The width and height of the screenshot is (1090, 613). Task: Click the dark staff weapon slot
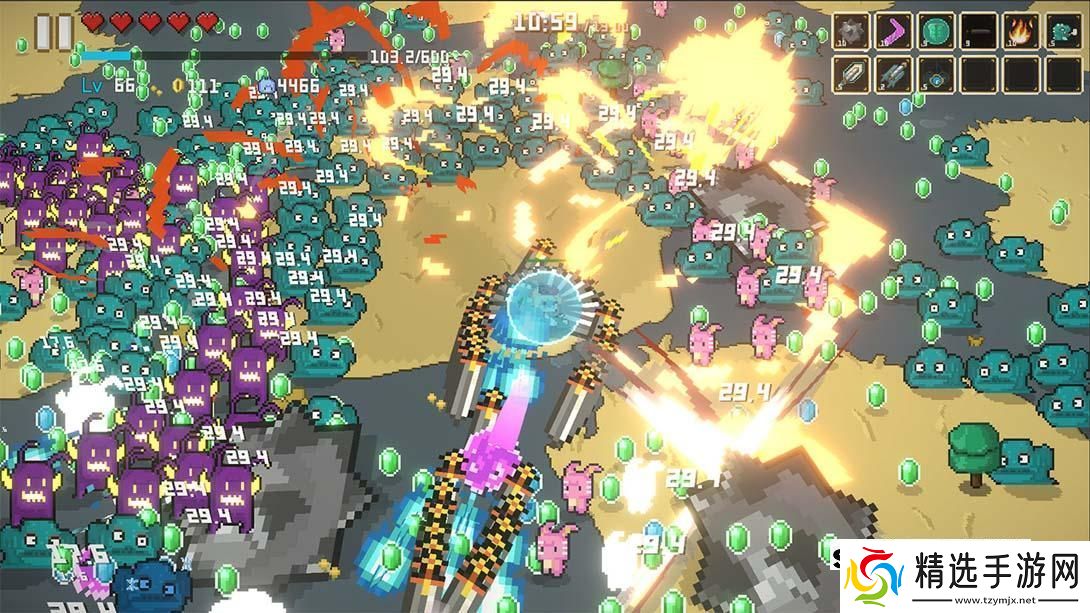click(x=978, y=31)
